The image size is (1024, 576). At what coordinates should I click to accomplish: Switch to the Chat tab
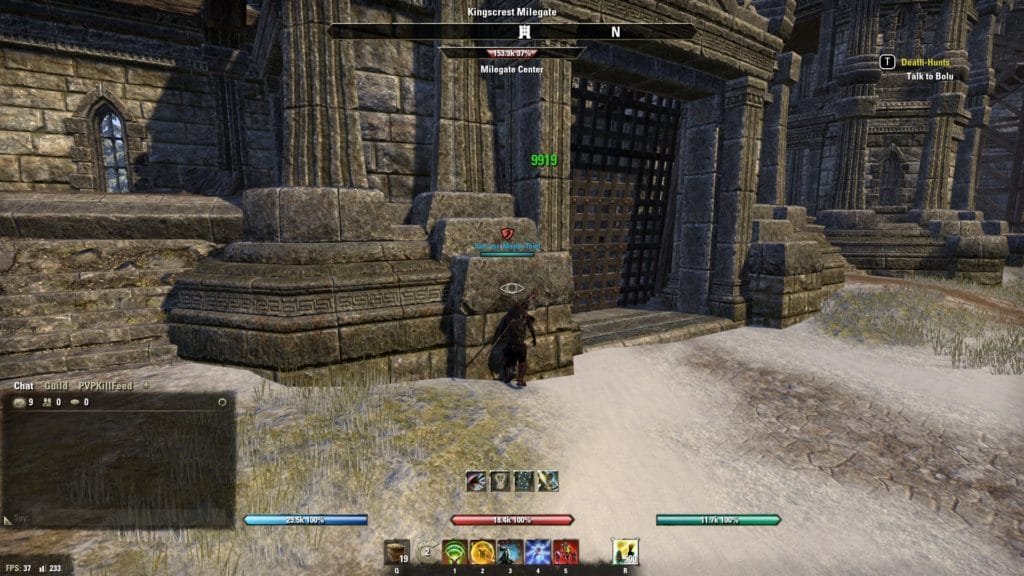pyautogui.click(x=24, y=385)
